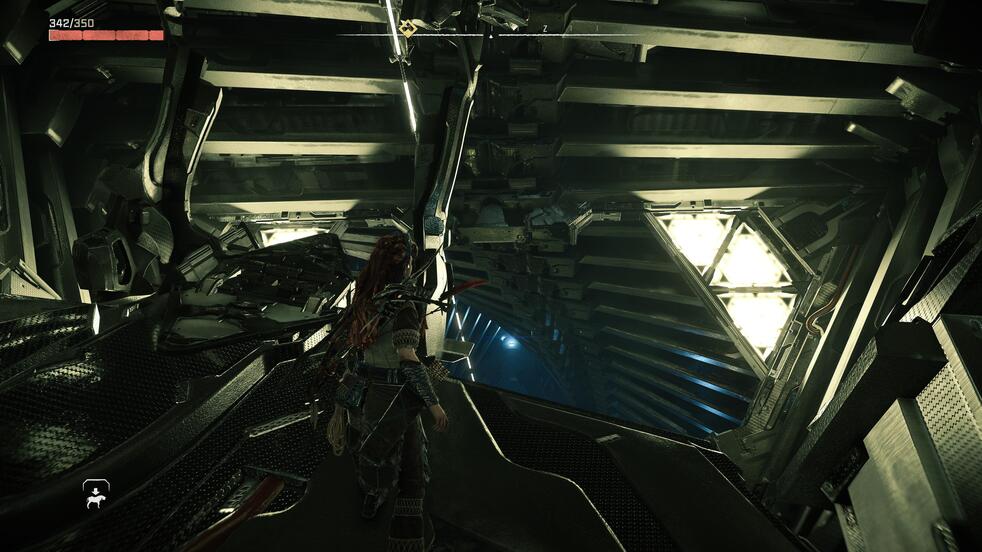Click the diamond quest marker on the compass
This screenshot has height=552, width=982.
(x=406, y=27)
